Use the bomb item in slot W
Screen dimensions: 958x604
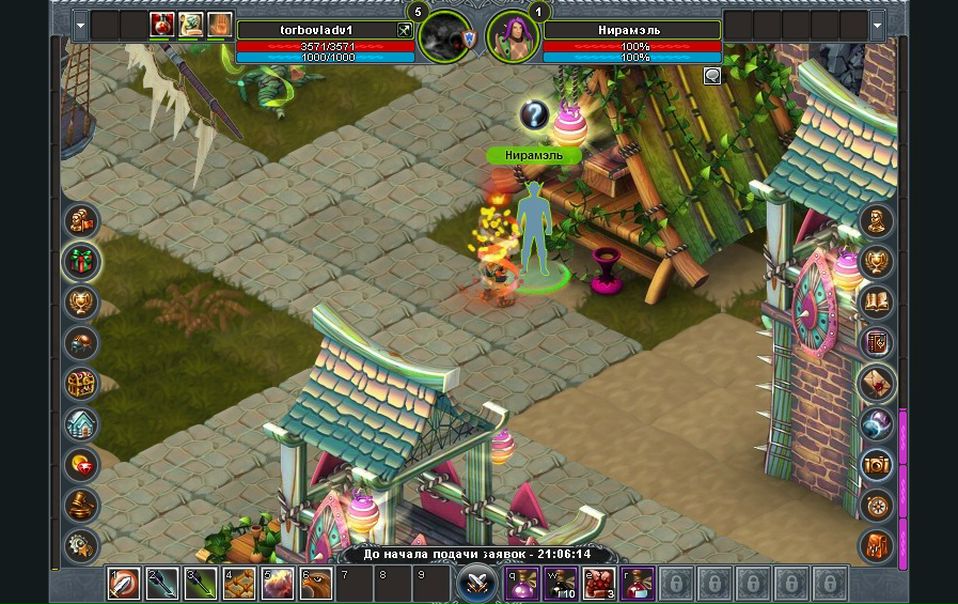pos(559,582)
